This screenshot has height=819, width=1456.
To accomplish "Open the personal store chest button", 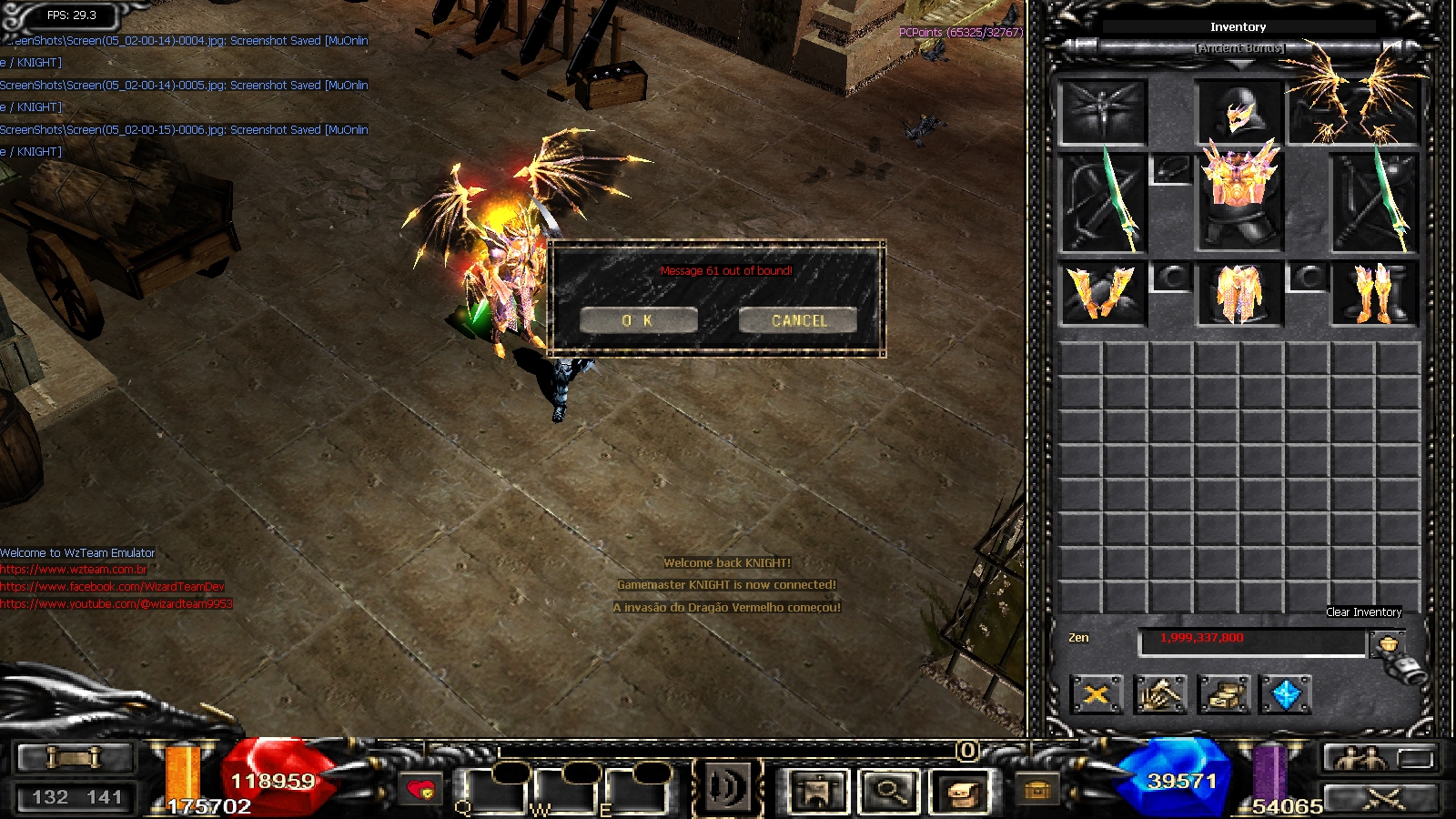I will click(x=1223, y=695).
